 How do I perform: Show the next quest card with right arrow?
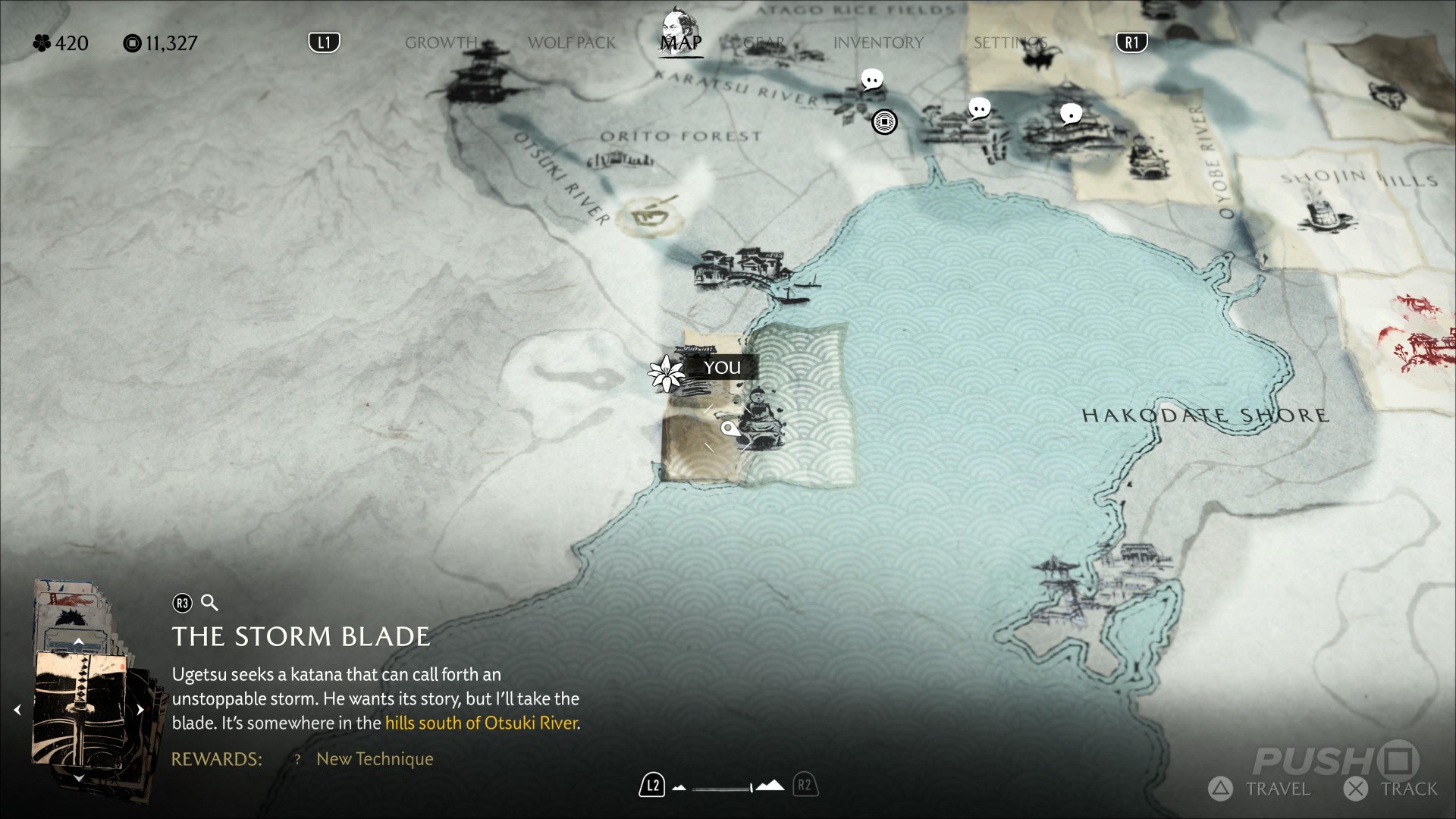[x=140, y=710]
